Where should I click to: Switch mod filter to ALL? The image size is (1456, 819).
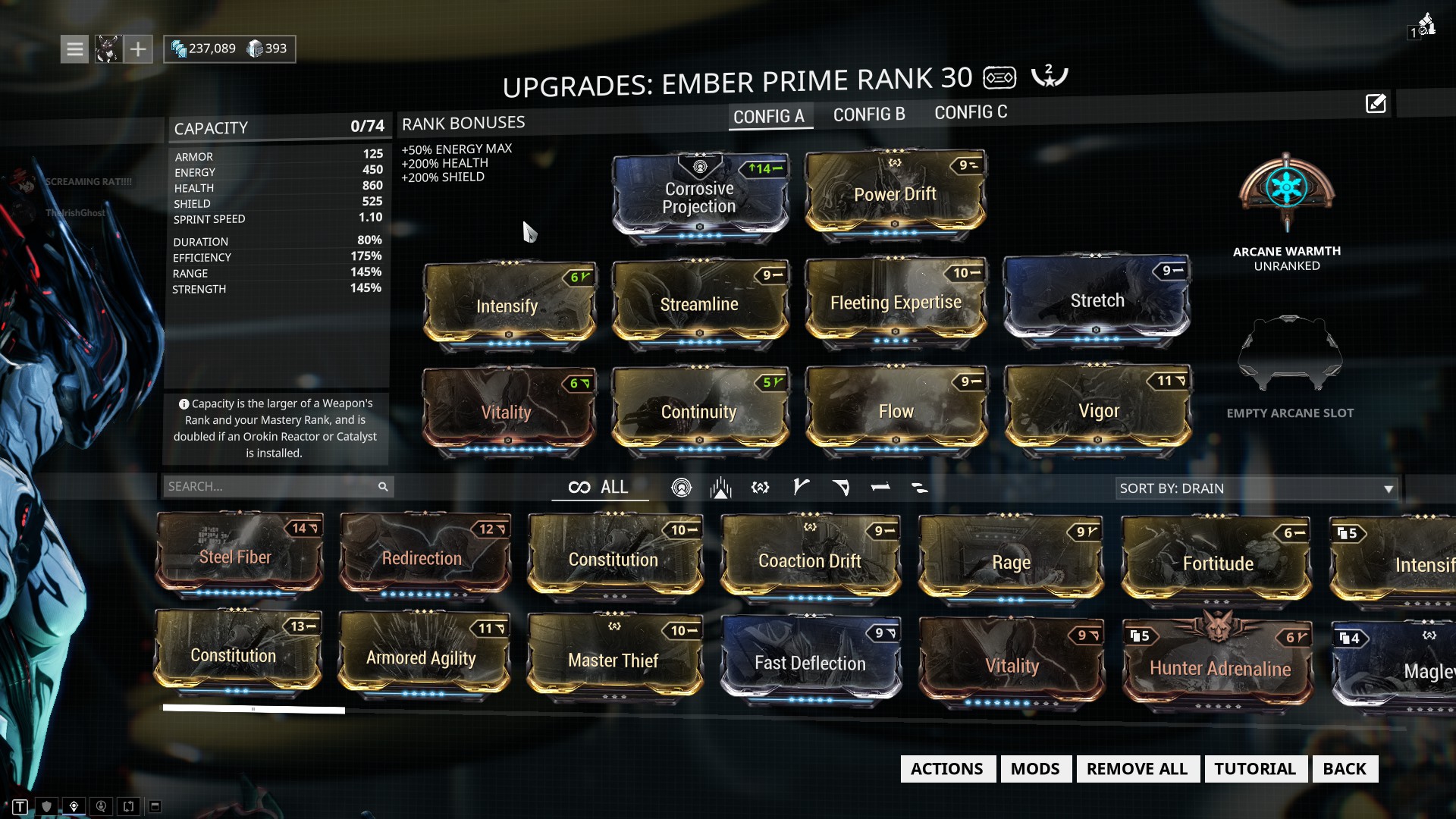(600, 488)
